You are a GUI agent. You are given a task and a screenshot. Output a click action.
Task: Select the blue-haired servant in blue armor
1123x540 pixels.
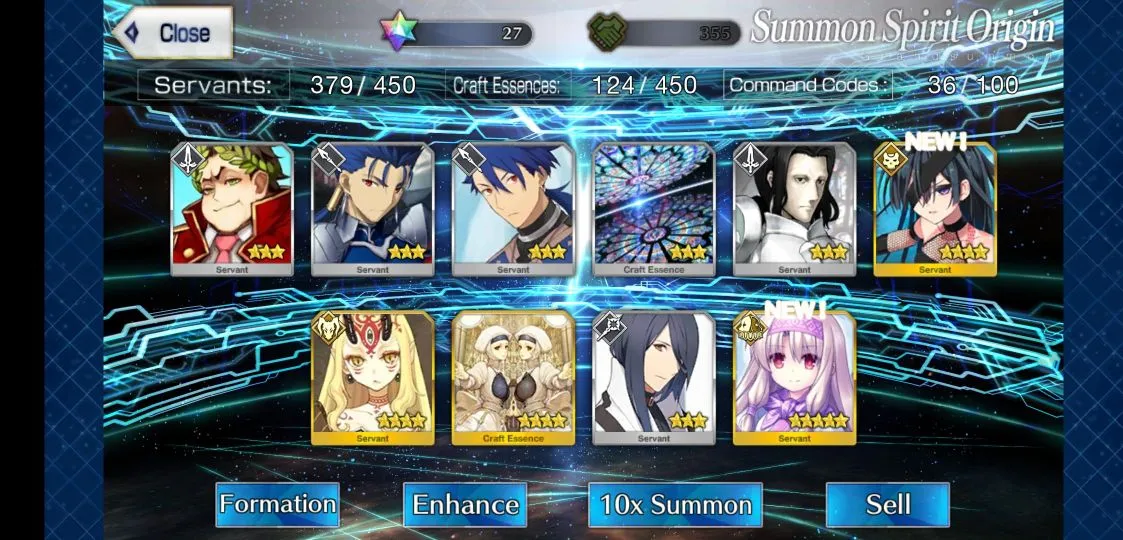click(373, 208)
